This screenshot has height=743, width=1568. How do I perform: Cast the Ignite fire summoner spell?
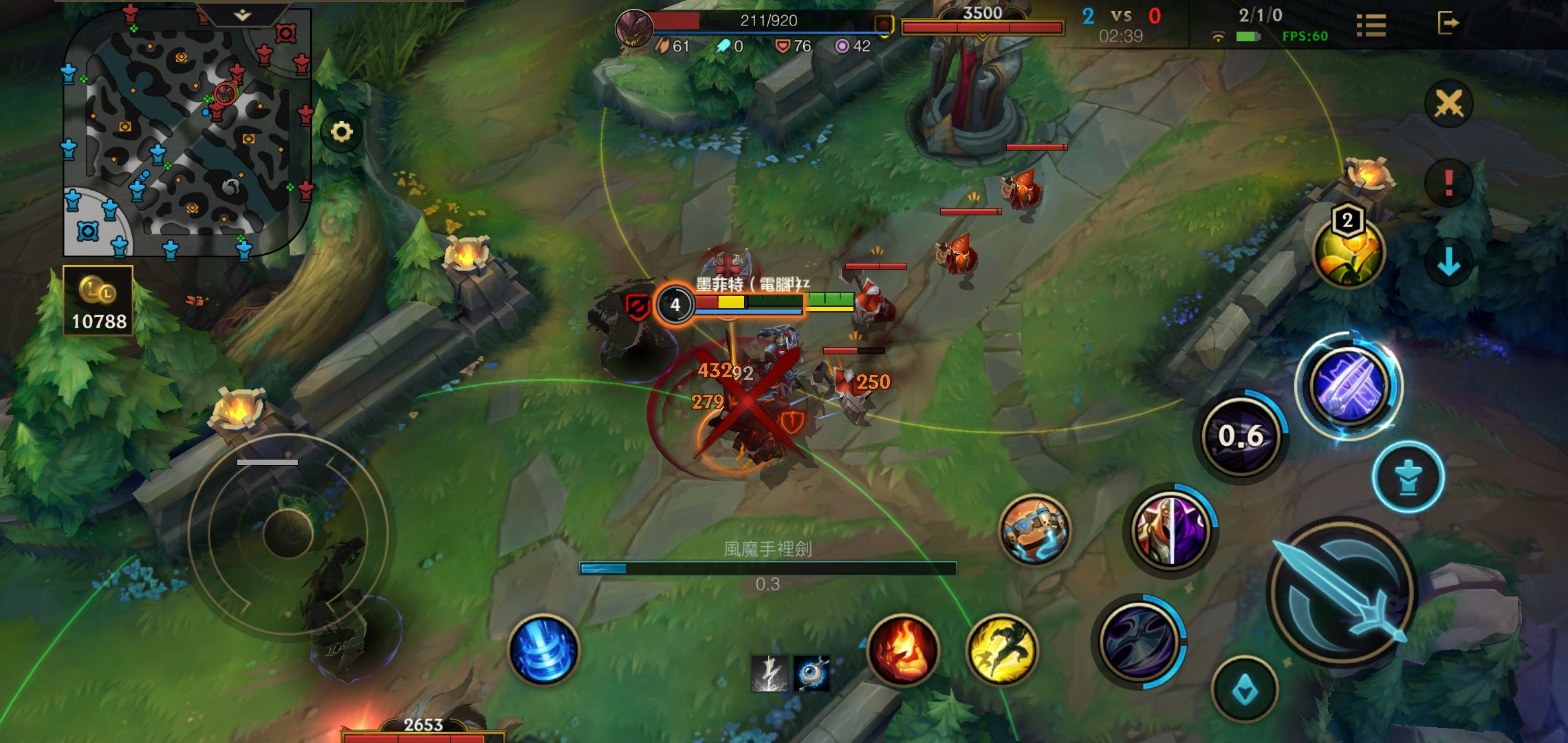tap(903, 650)
